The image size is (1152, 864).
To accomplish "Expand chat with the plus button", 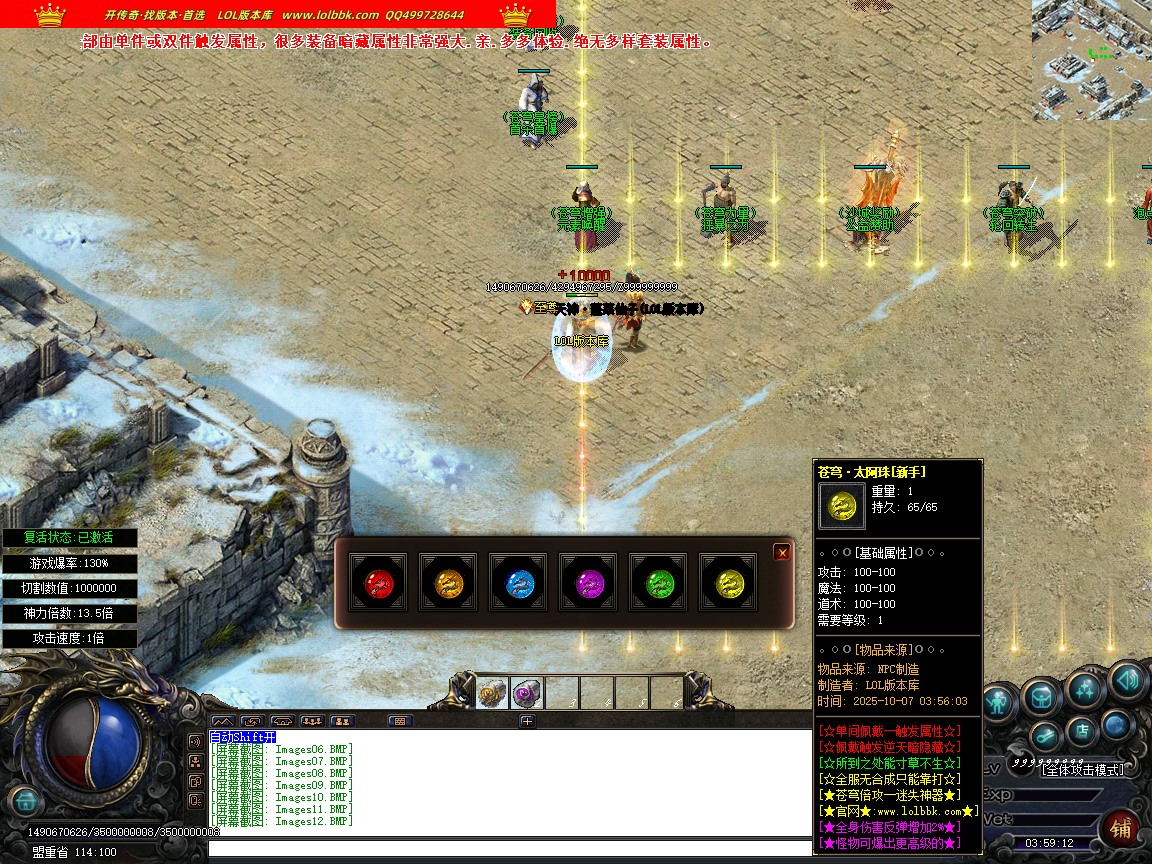I will coord(527,720).
